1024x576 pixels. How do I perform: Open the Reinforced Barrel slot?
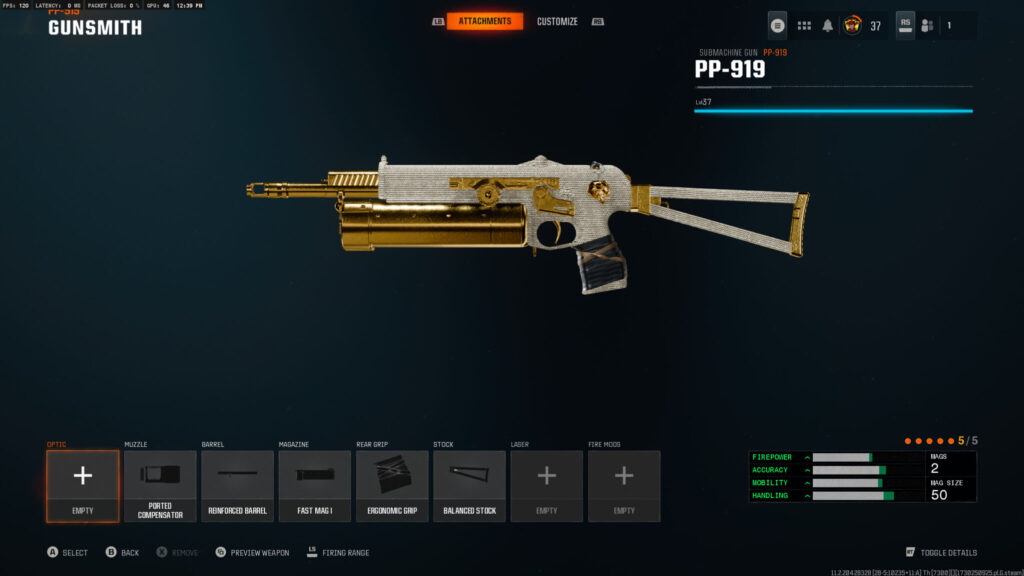pos(237,486)
